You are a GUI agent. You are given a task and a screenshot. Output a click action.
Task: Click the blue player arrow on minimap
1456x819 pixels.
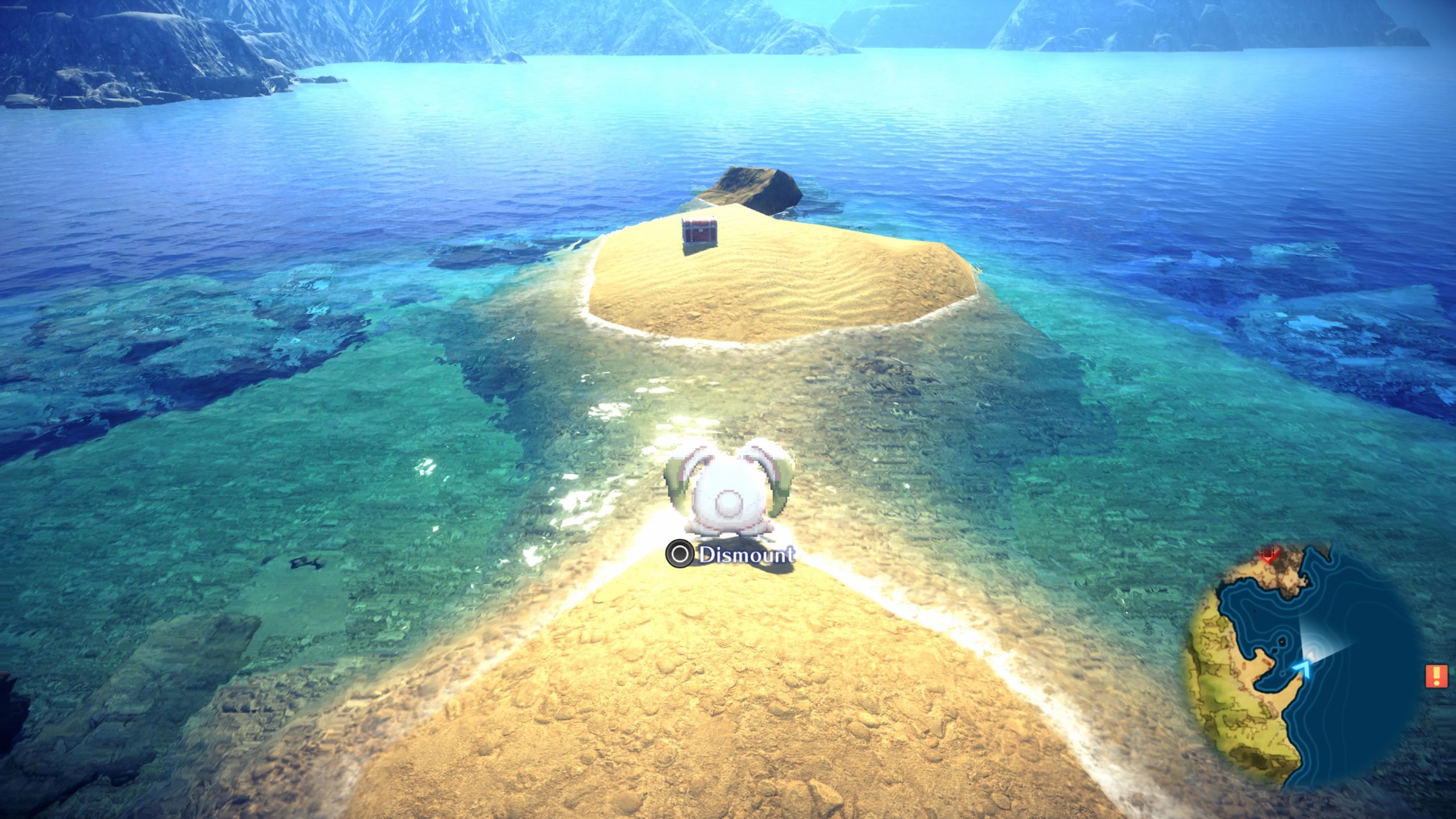tap(1304, 668)
